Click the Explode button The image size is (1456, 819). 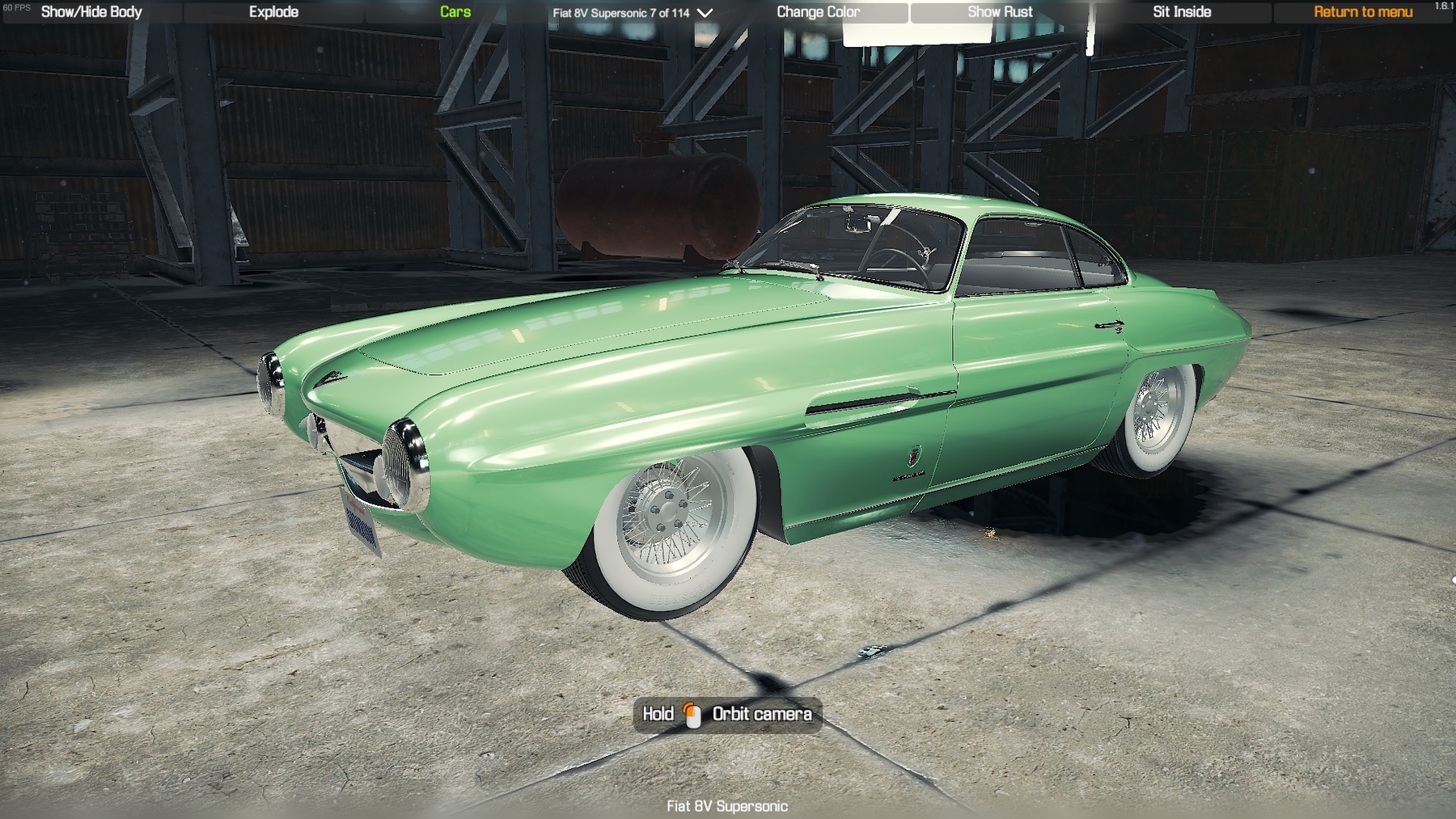(x=273, y=12)
